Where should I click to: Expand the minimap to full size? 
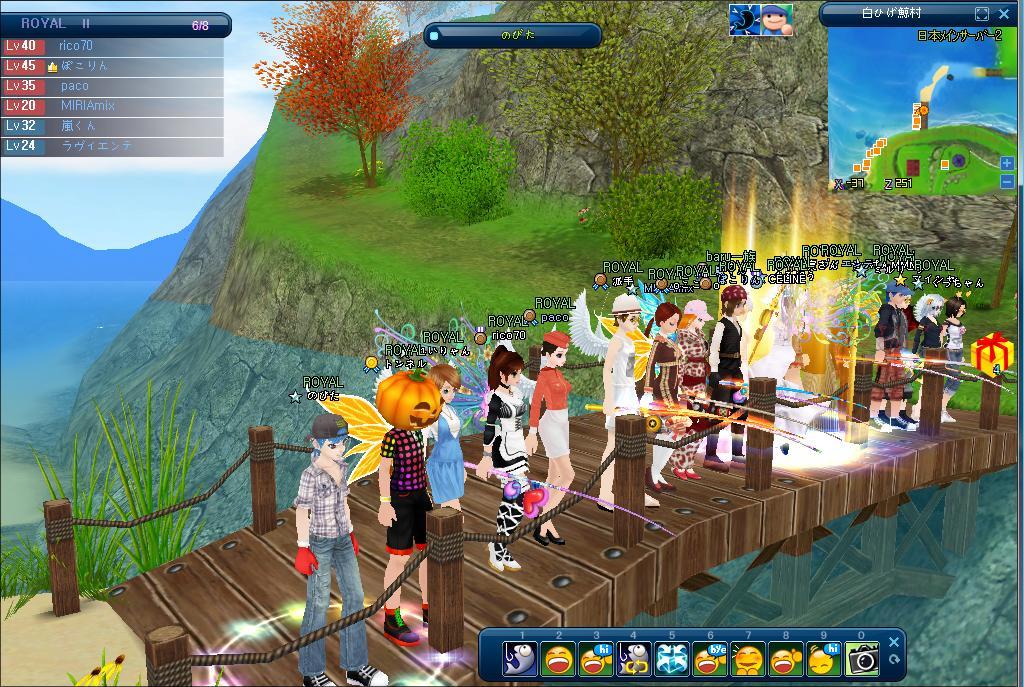(982, 14)
